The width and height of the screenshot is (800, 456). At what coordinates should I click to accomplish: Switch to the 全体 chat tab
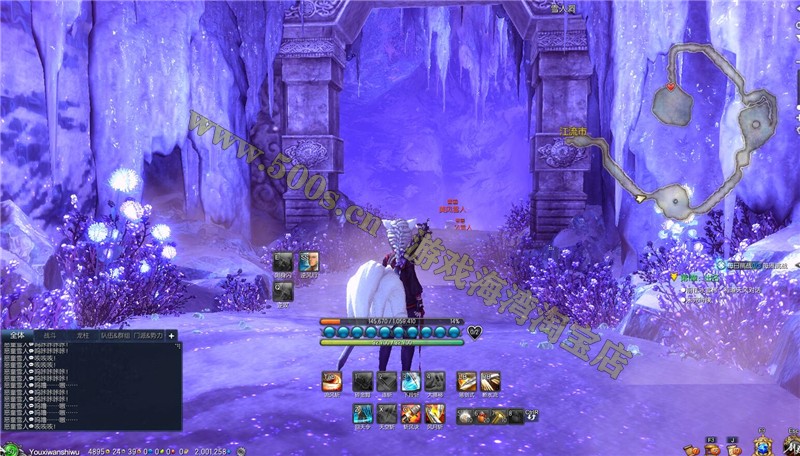click(x=16, y=336)
